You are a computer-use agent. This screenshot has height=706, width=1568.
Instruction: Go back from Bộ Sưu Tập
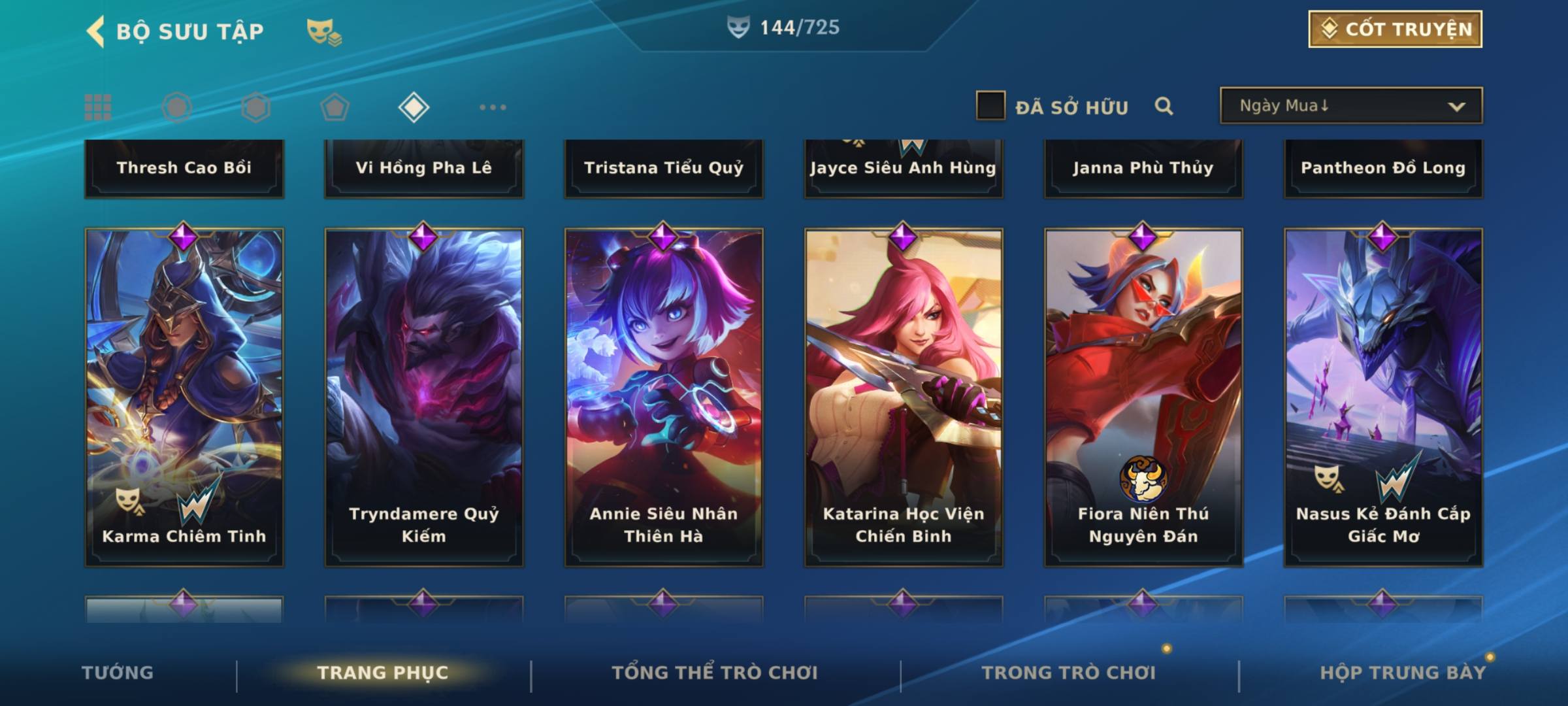pos(96,31)
